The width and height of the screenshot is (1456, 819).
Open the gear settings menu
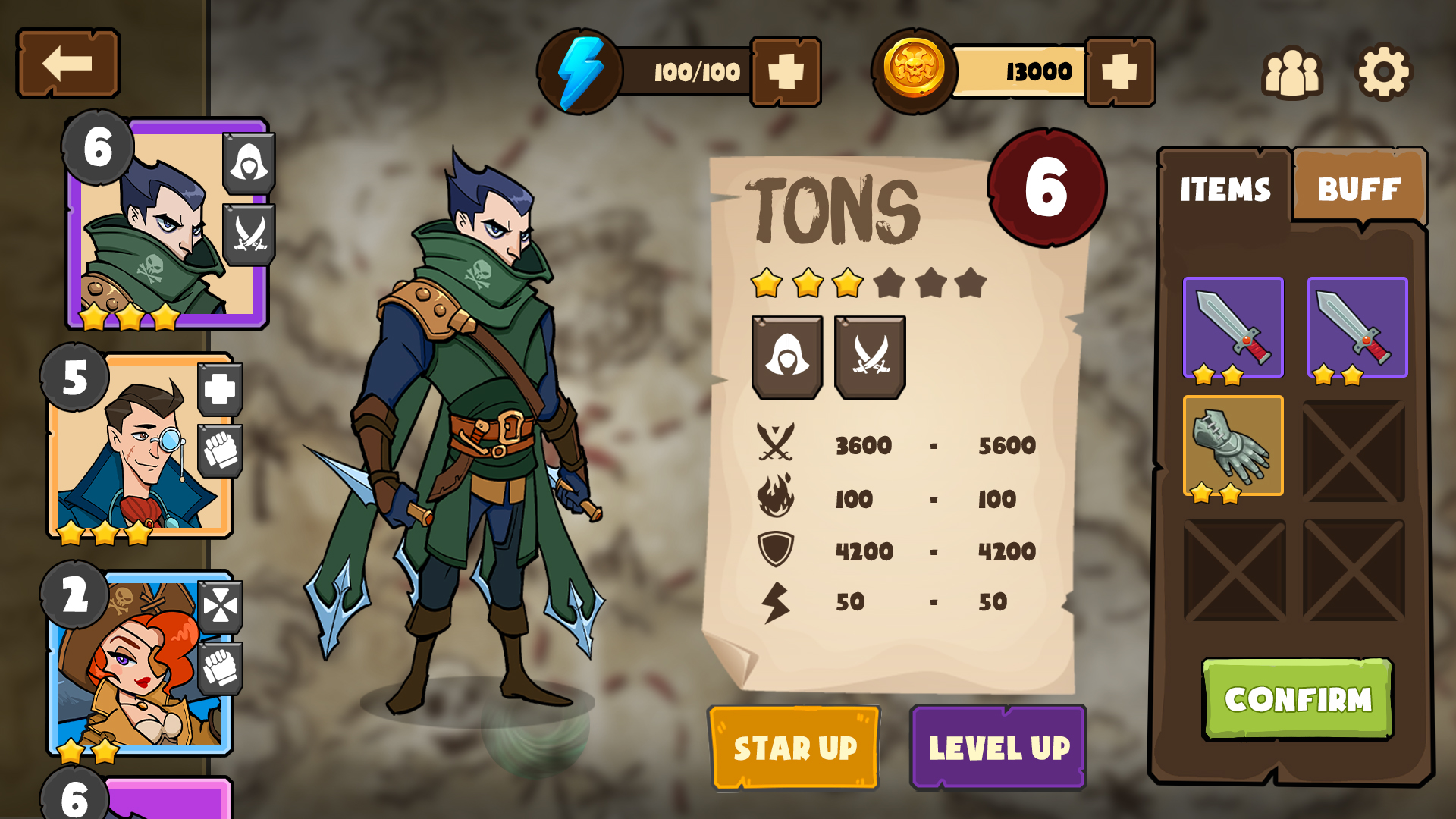(x=1383, y=73)
